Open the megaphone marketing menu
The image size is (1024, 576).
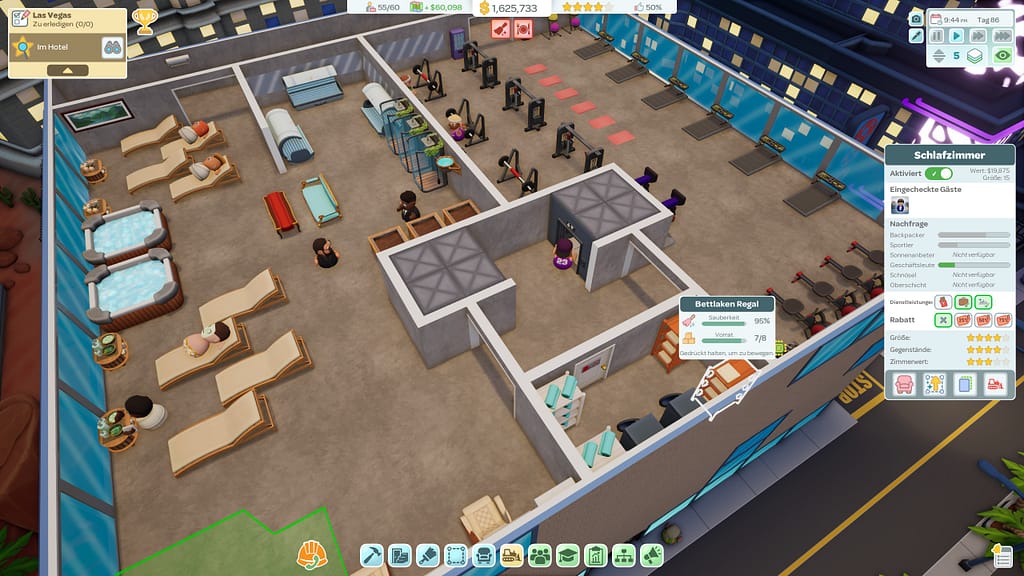(x=652, y=554)
